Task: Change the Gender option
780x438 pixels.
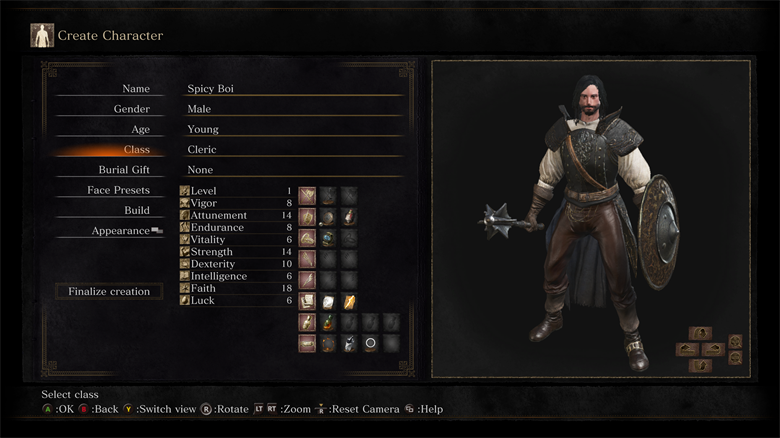Action: [131, 109]
